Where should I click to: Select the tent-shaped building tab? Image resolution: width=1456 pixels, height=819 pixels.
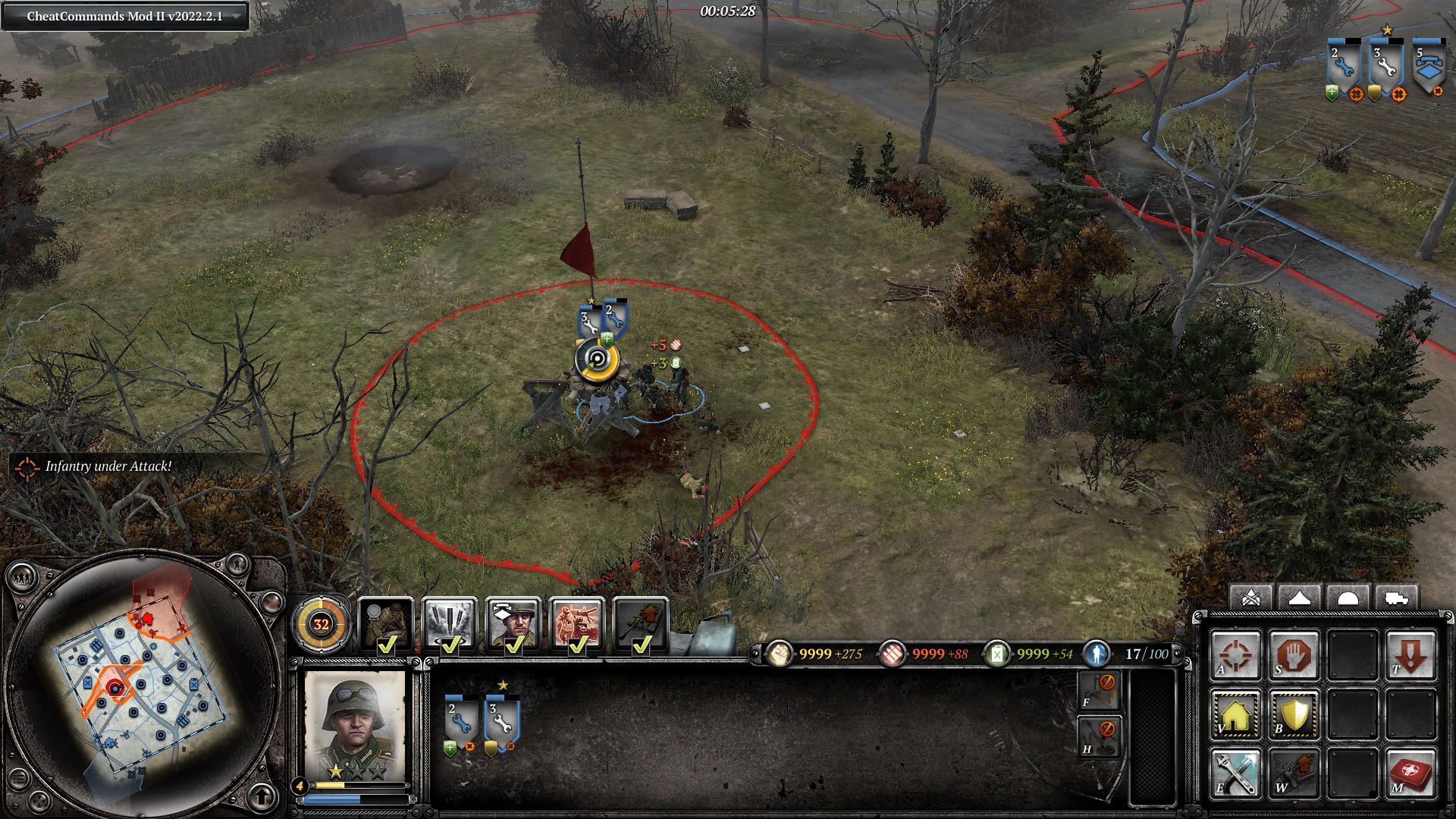point(1299,599)
